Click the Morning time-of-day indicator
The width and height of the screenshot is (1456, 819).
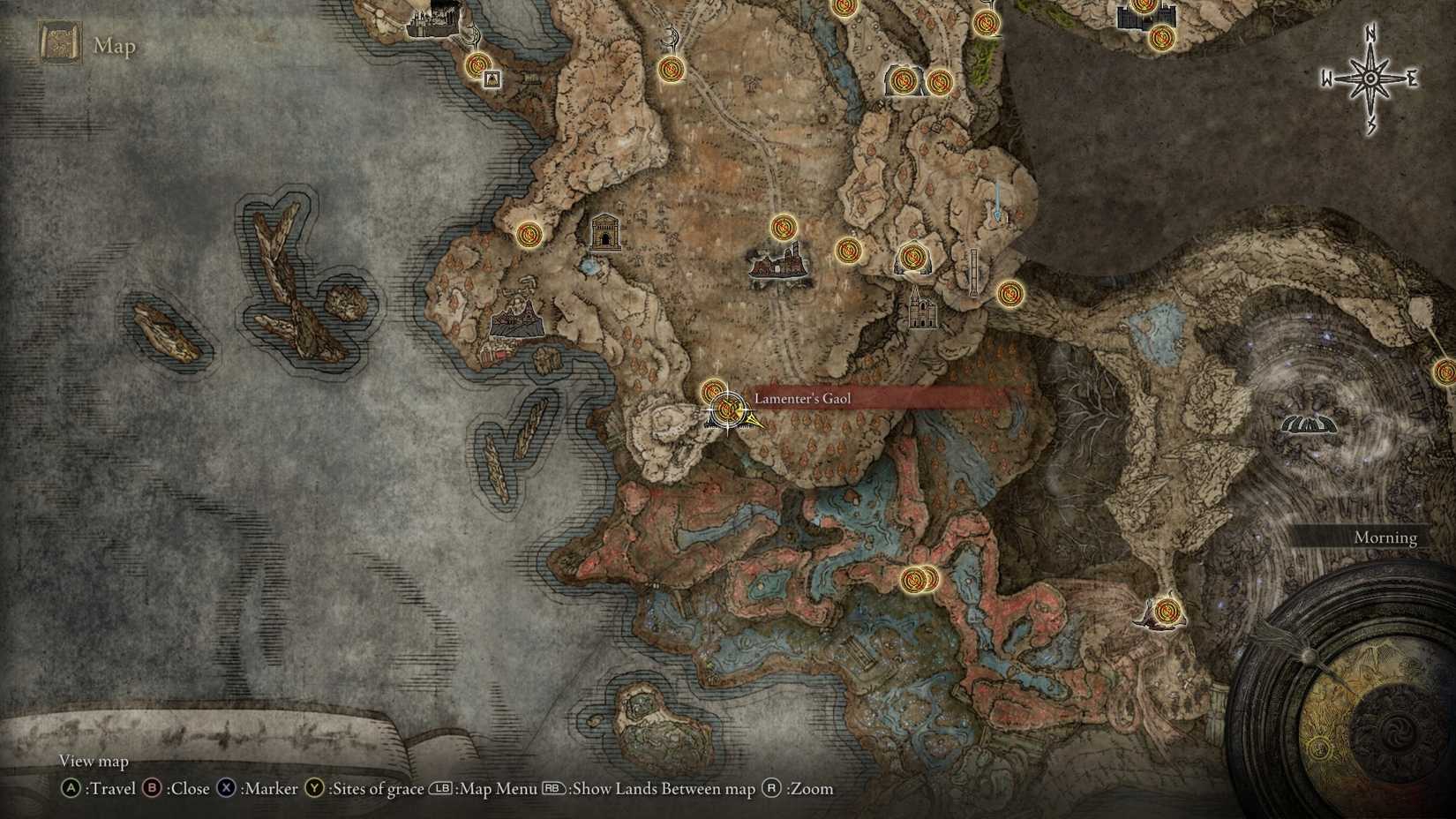1385,537
